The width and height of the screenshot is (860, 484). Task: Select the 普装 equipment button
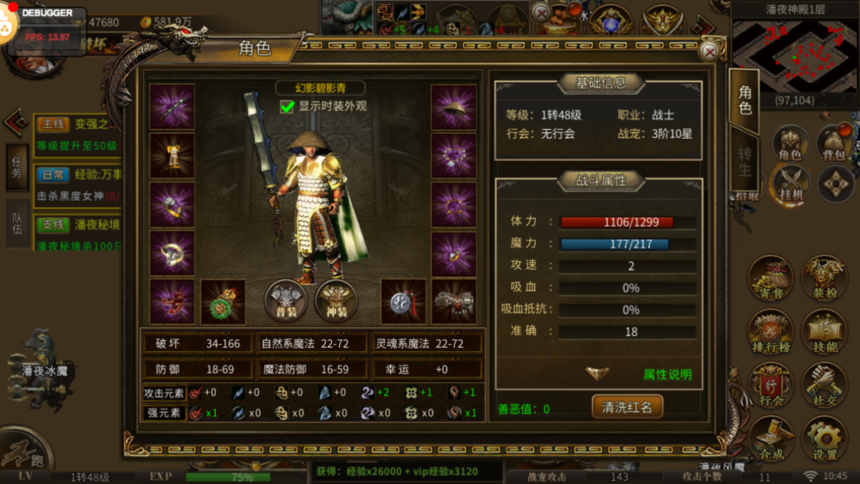point(285,299)
